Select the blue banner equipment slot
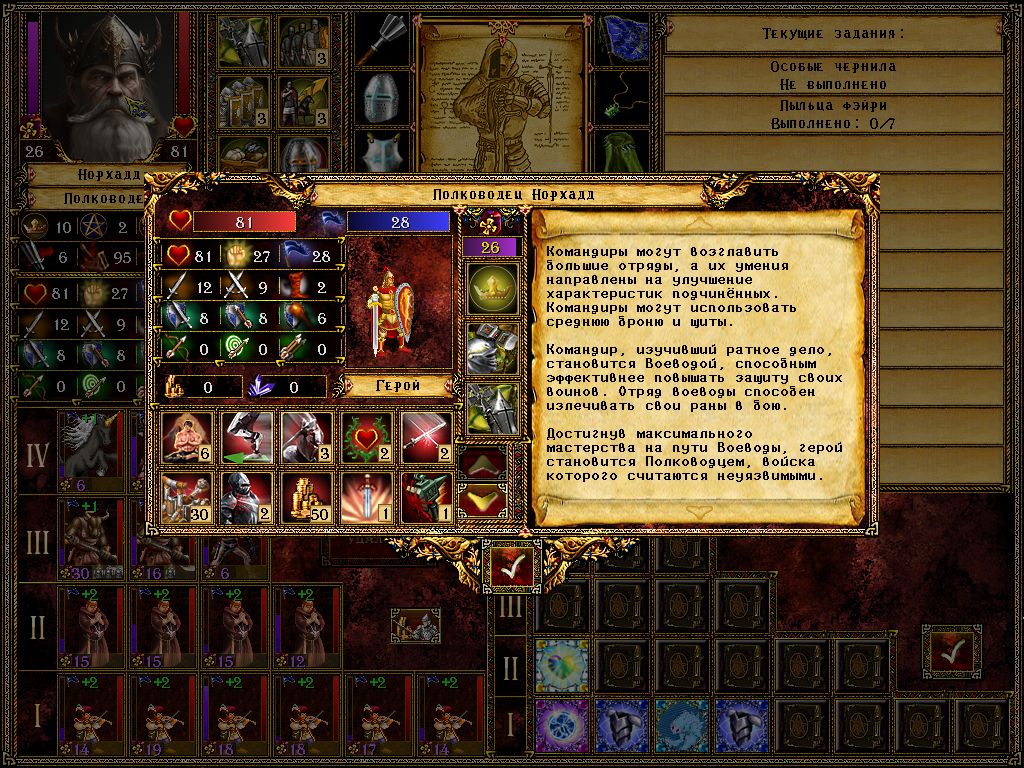Screen dimensions: 1024x768 (621, 39)
